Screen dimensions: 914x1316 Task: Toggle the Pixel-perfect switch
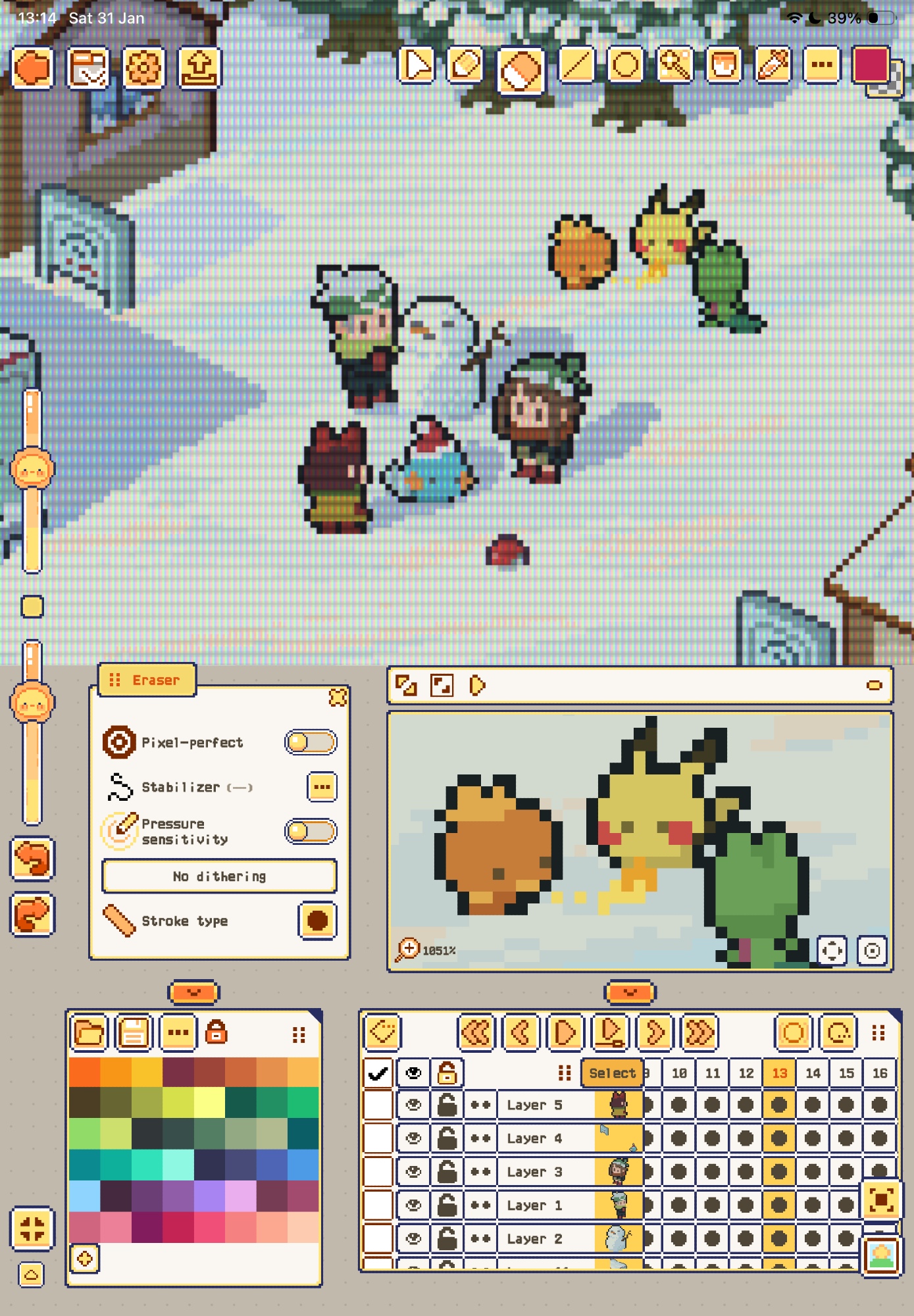click(311, 742)
